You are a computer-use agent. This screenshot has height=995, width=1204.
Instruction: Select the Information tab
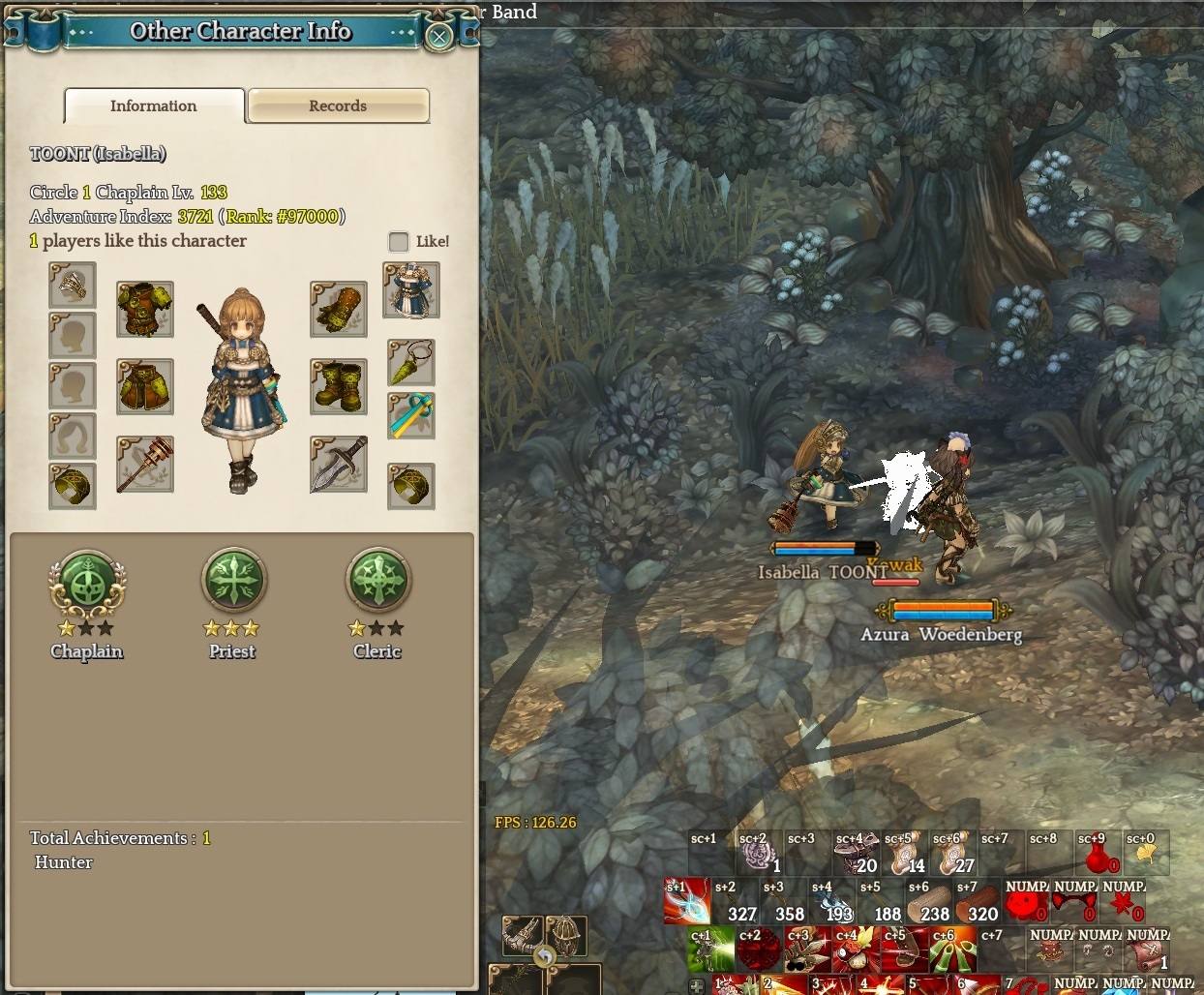click(x=154, y=106)
